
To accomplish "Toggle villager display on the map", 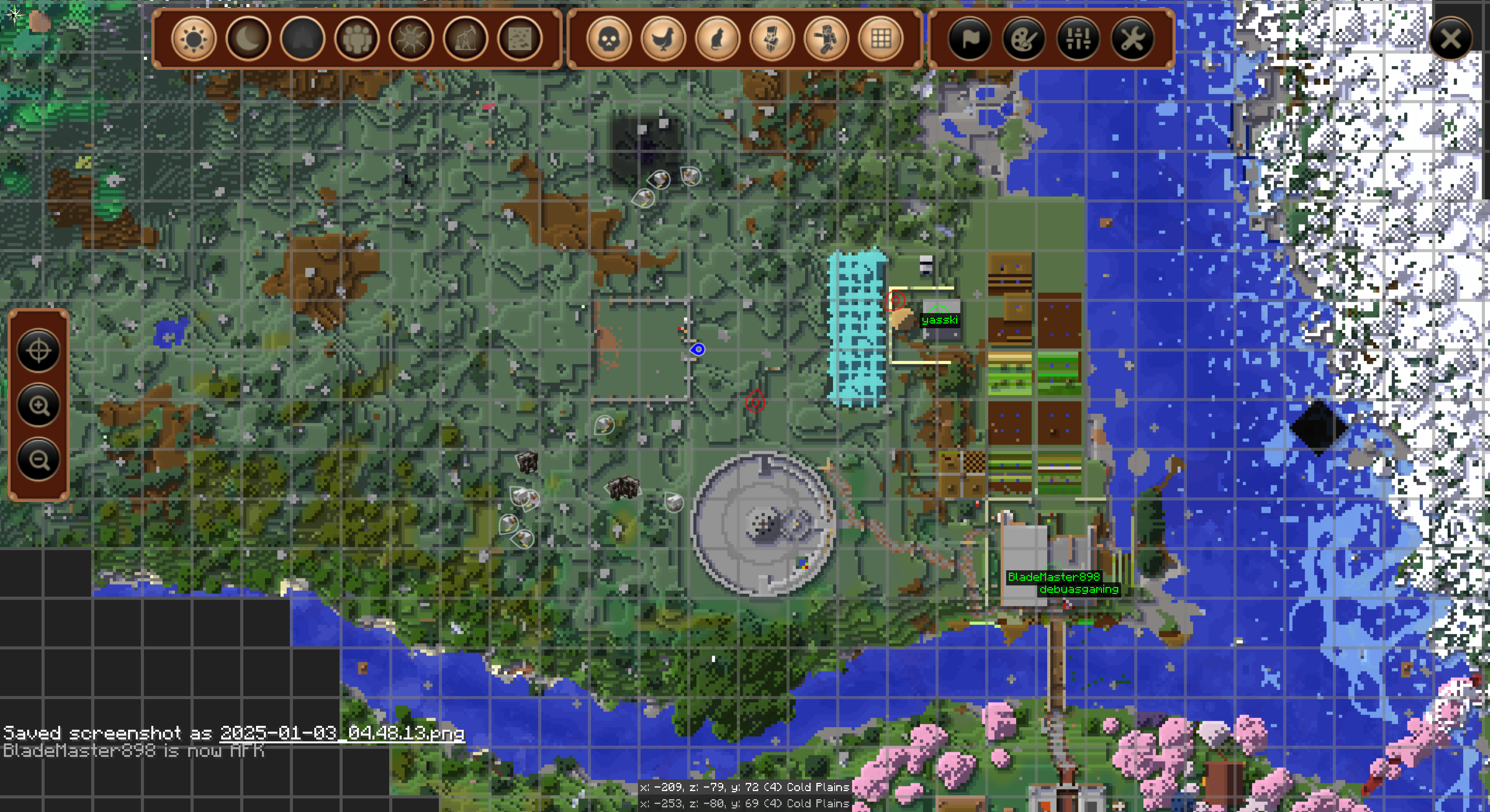I will tap(772, 39).
